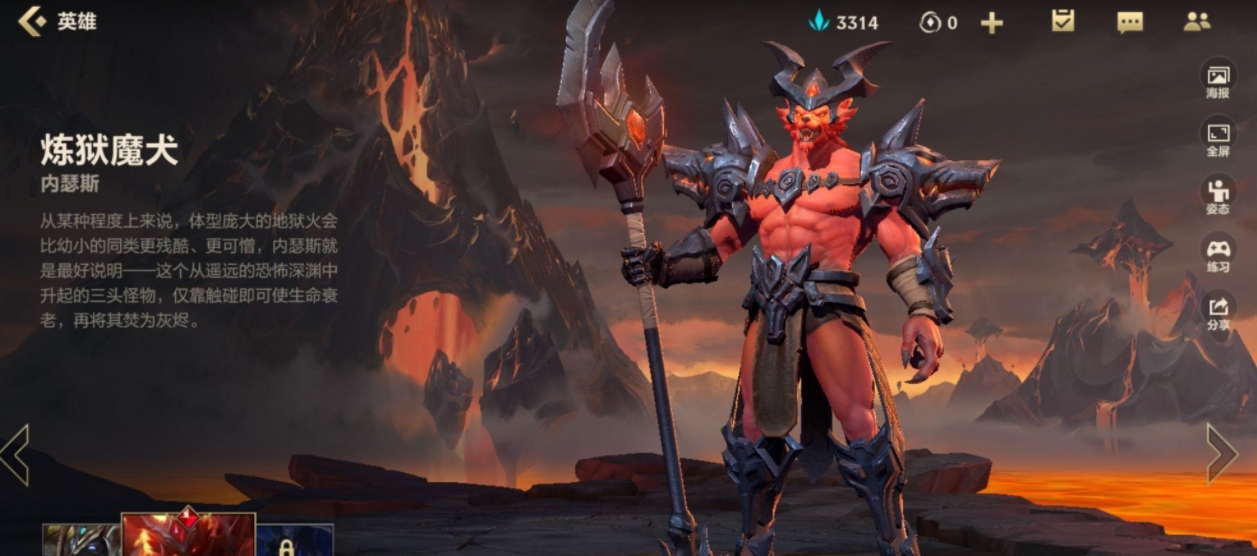Open the 海报 poster view
Viewport: 1257px width, 556px height.
(x=1217, y=81)
